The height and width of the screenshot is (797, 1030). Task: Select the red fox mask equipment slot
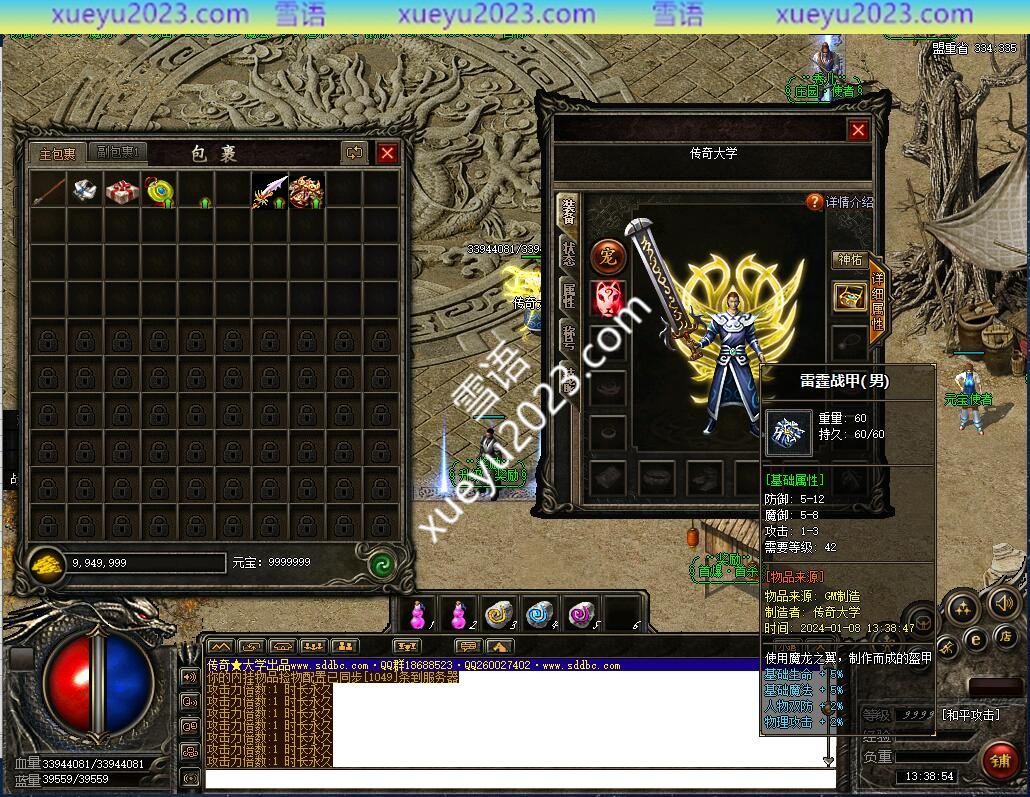click(x=608, y=298)
